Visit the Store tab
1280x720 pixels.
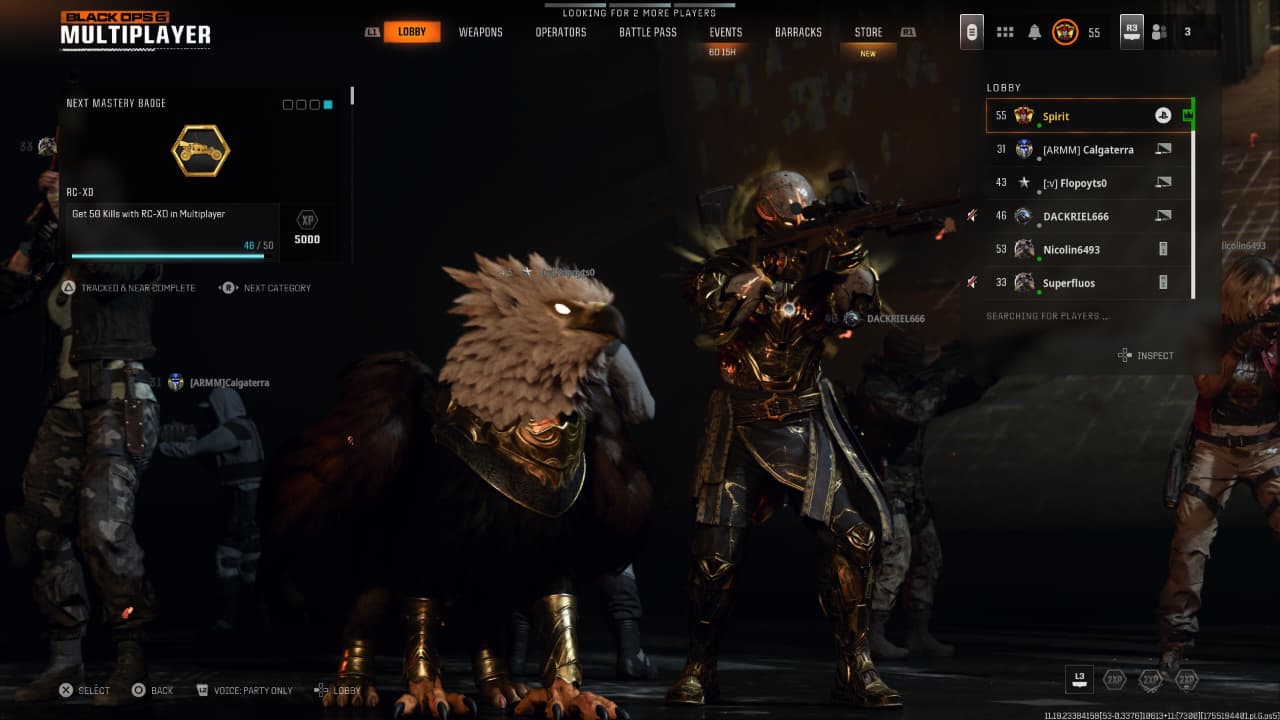point(868,32)
